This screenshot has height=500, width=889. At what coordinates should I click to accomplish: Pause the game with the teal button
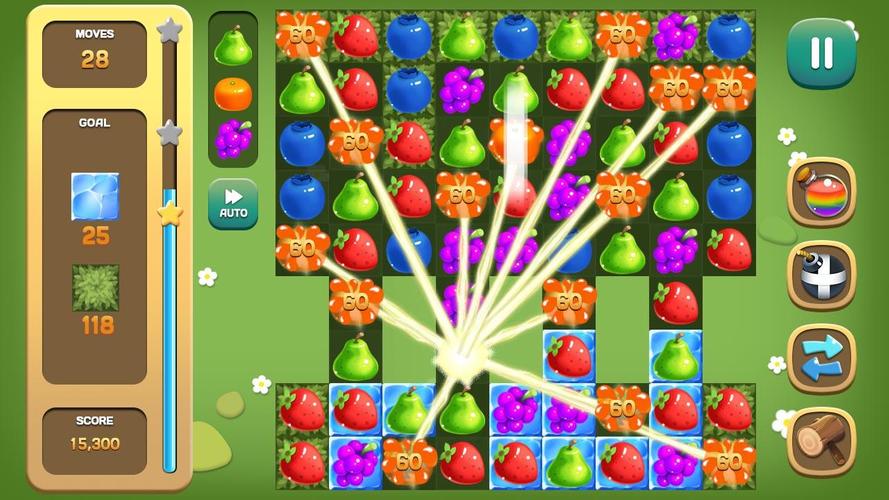pos(821,54)
